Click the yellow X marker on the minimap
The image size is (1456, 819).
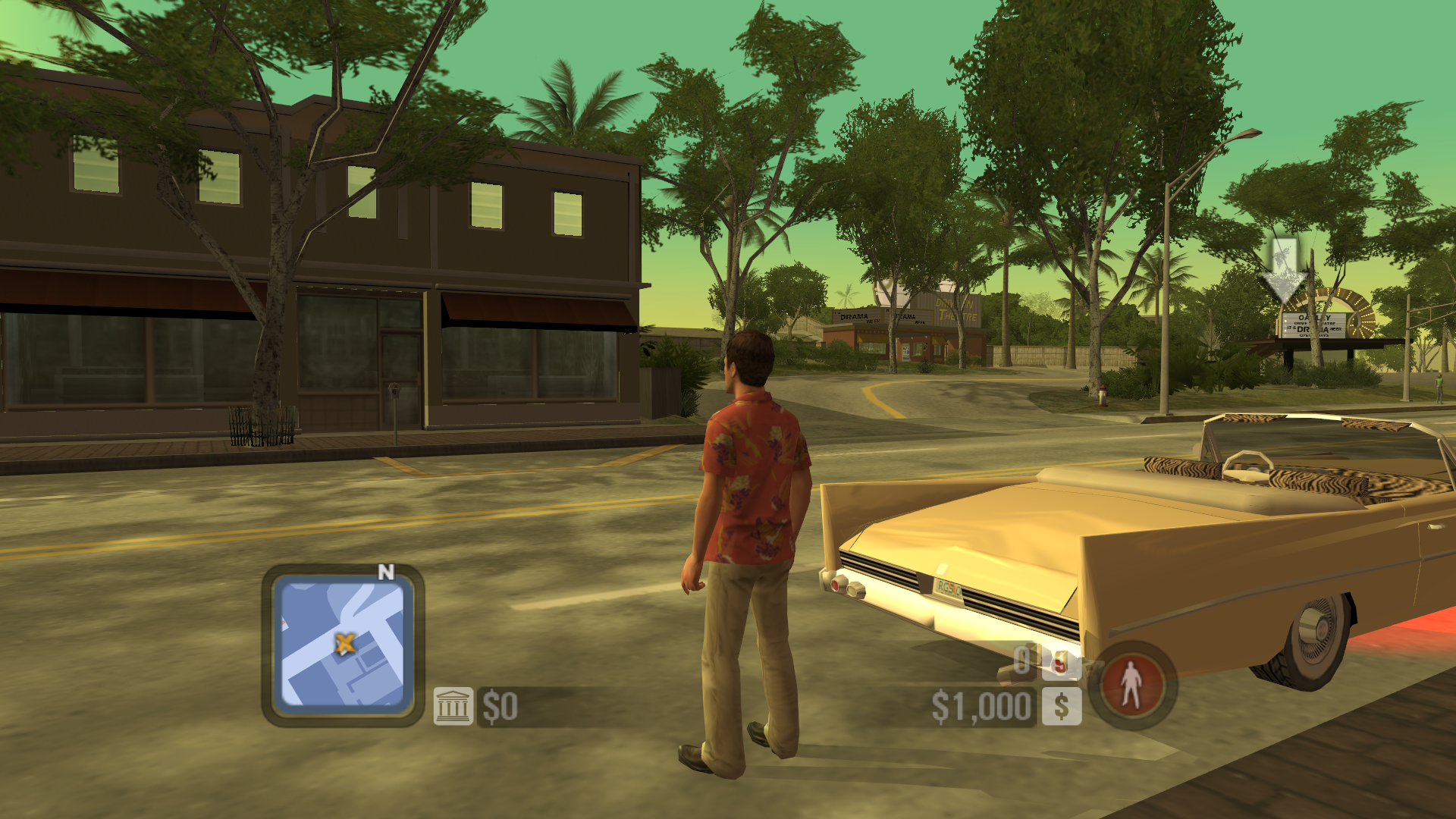click(345, 644)
